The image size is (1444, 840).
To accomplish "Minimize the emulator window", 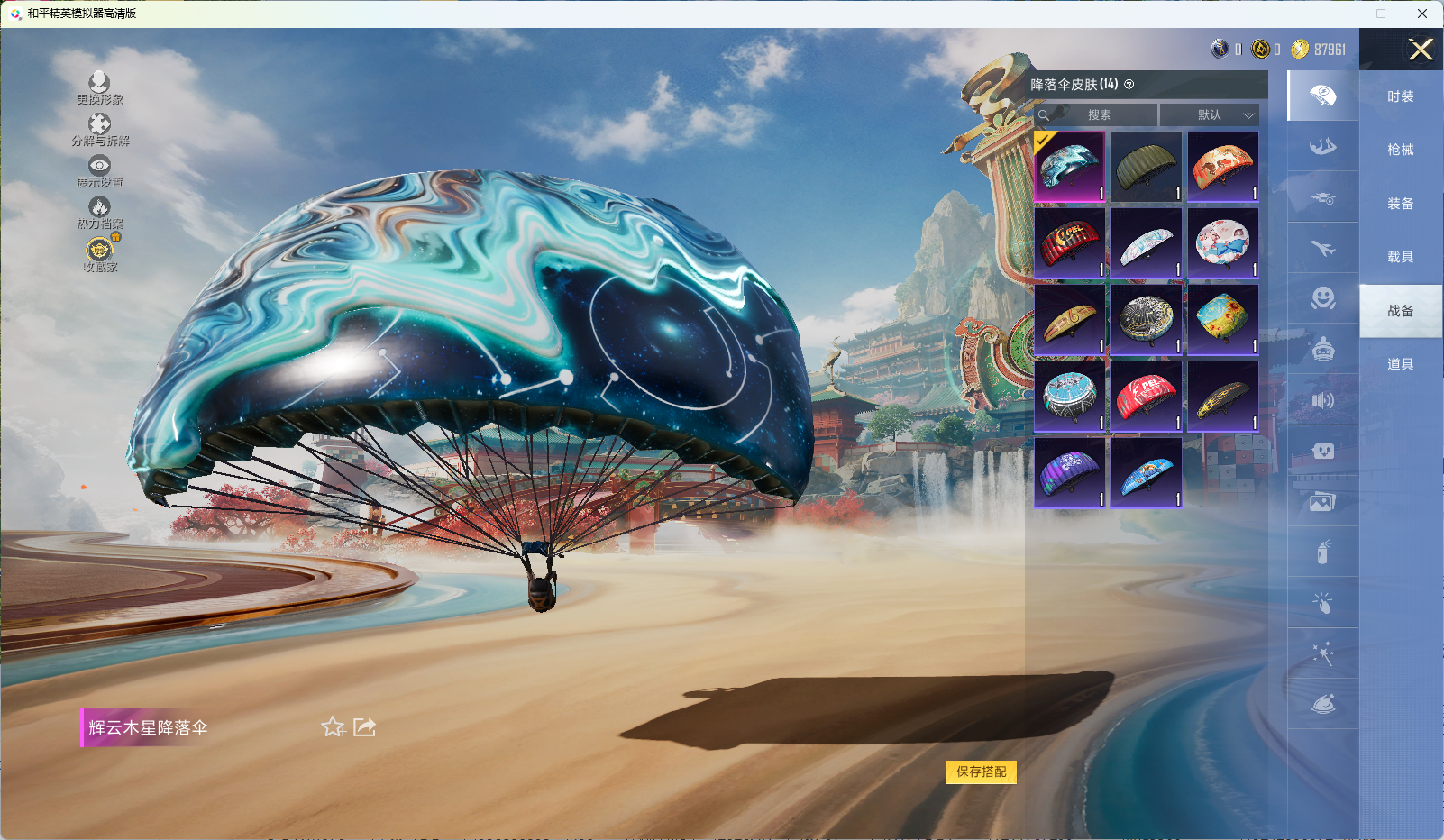I will tap(1339, 14).
